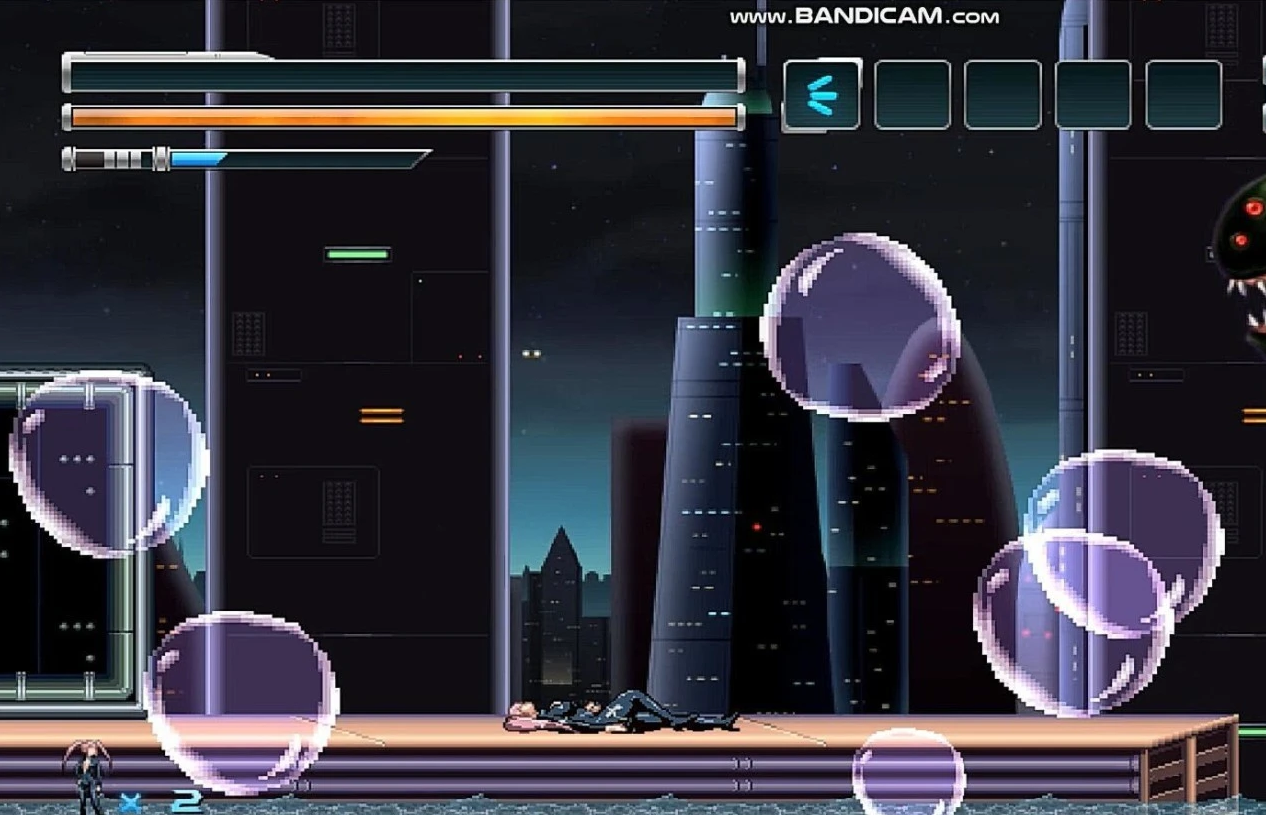Image resolution: width=1266 pixels, height=815 pixels.
Task: Select the blue arrow ability slot
Action: (x=821, y=95)
